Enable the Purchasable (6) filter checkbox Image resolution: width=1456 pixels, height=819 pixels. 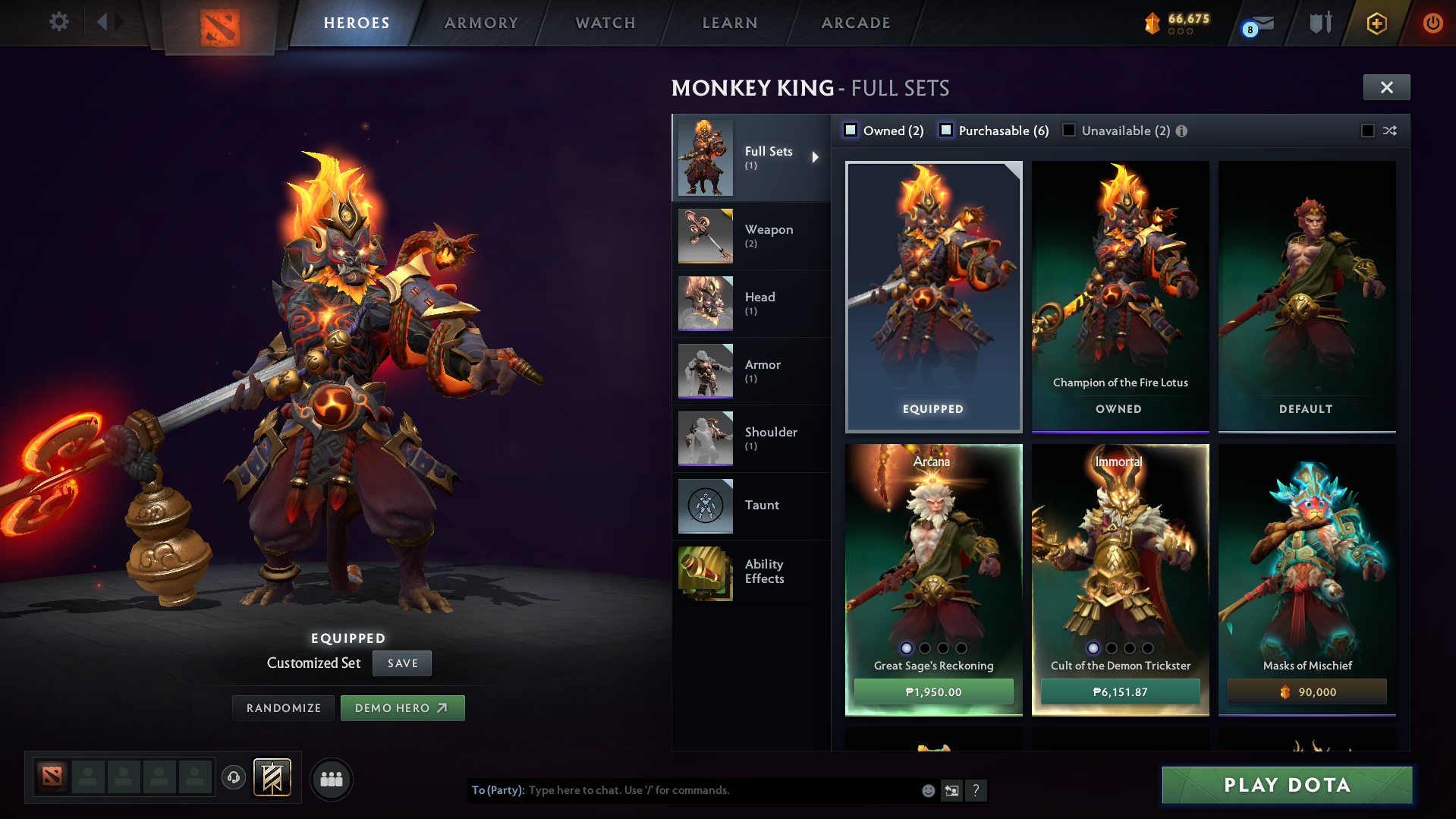(946, 130)
